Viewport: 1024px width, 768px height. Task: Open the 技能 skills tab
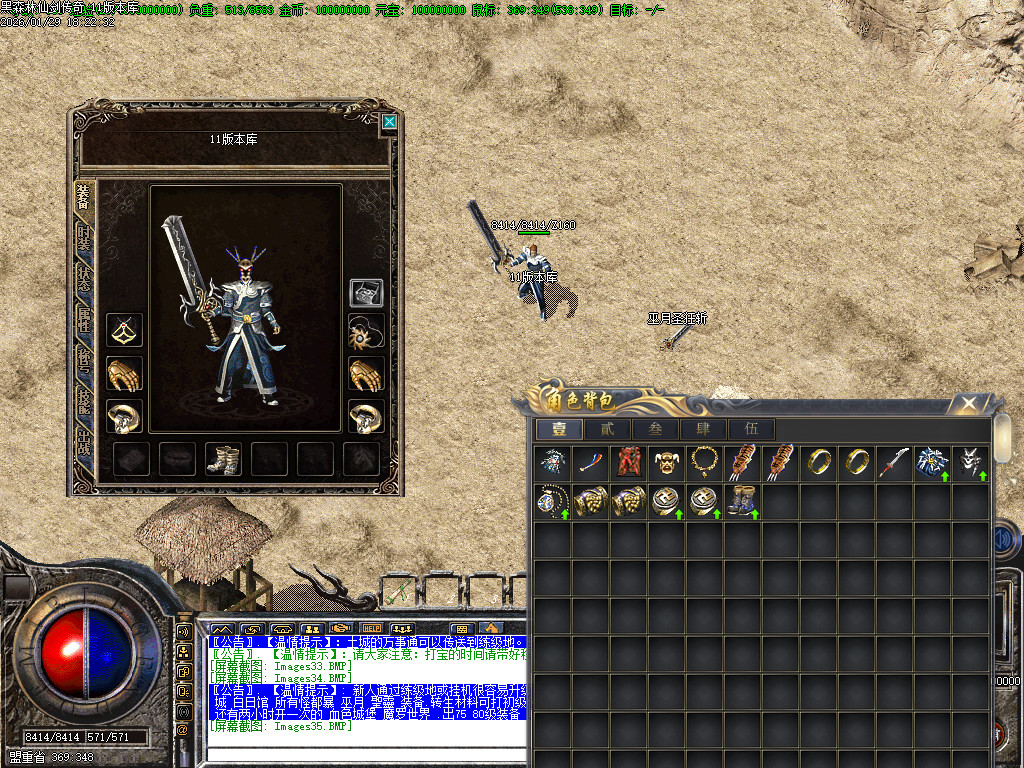pos(84,405)
